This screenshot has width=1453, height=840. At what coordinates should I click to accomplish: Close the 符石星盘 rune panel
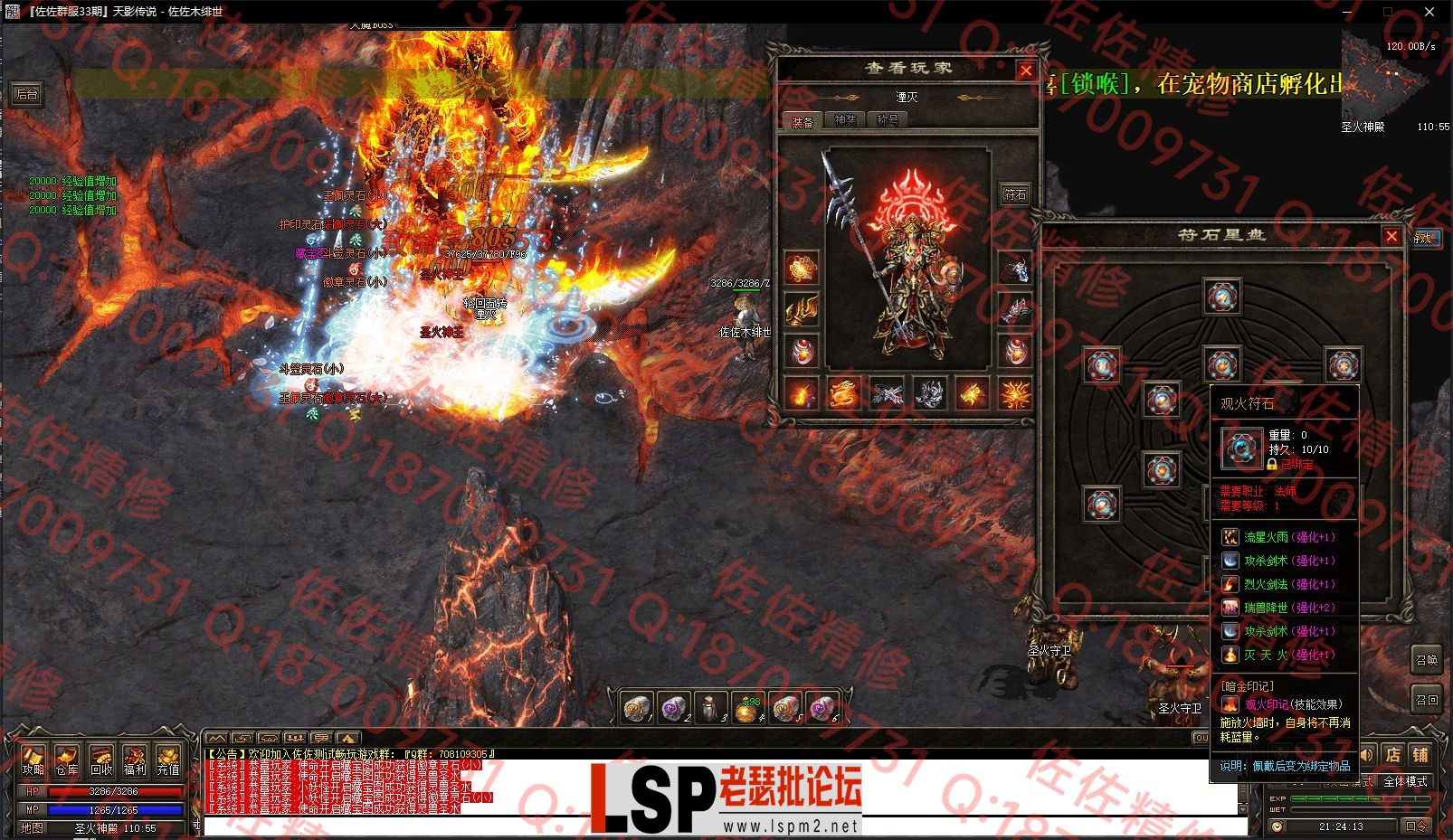coord(1391,236)
